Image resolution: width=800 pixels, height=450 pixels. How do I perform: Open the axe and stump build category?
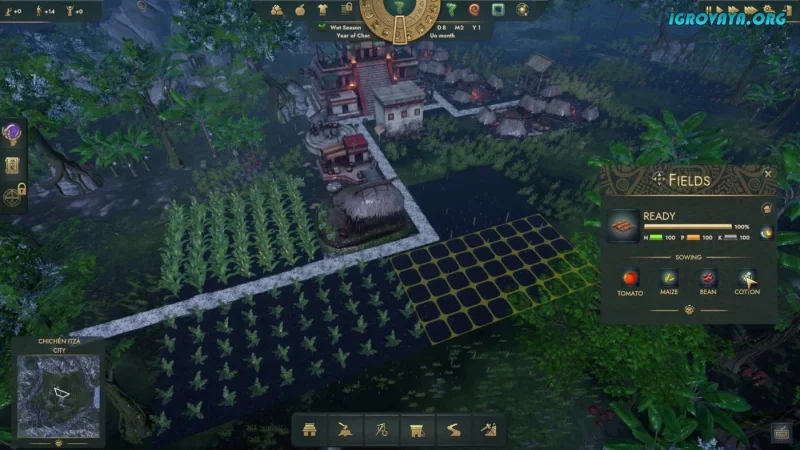click(345, 430)
